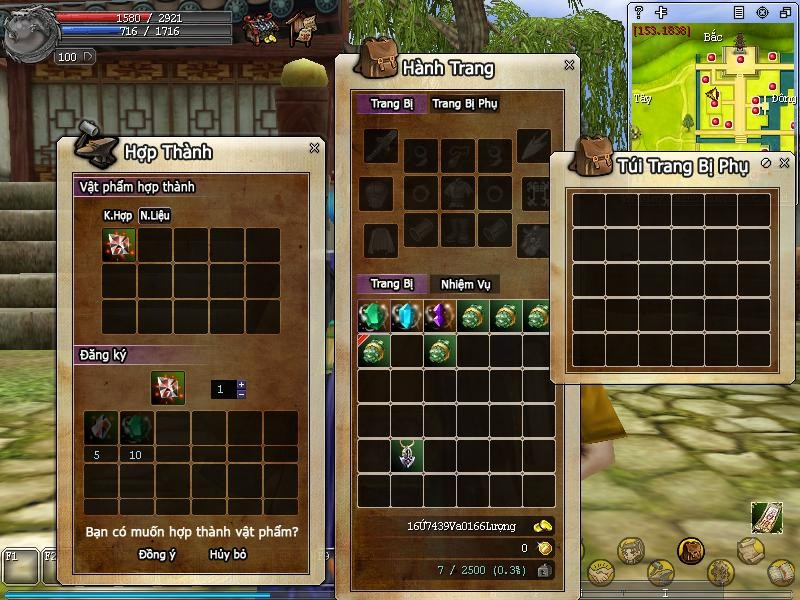Cancel crafting with Hủy bỏ
The image size is (800, 600).
coord(228,554)
